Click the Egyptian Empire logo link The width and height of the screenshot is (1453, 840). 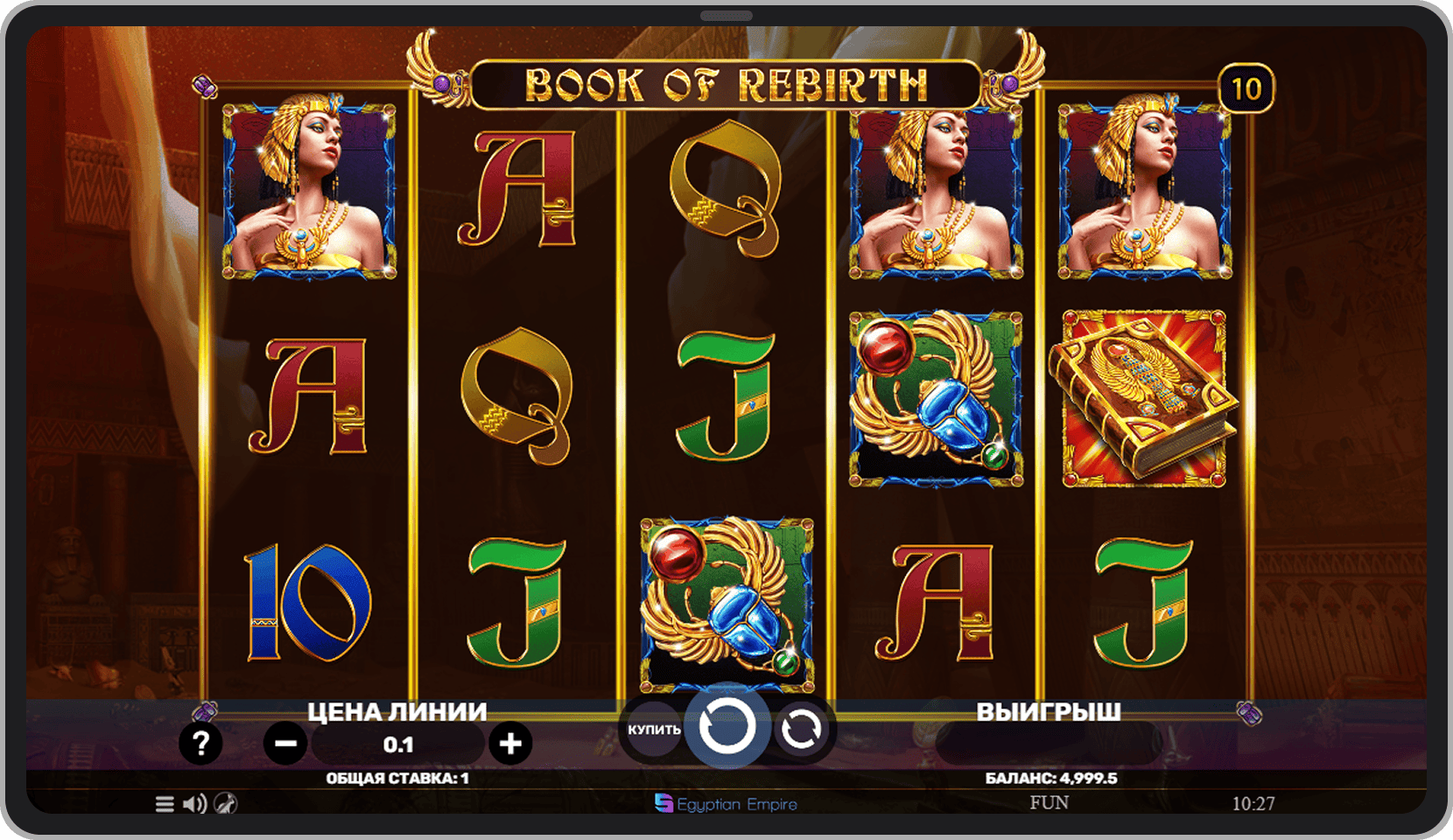[x=726, y=803]
